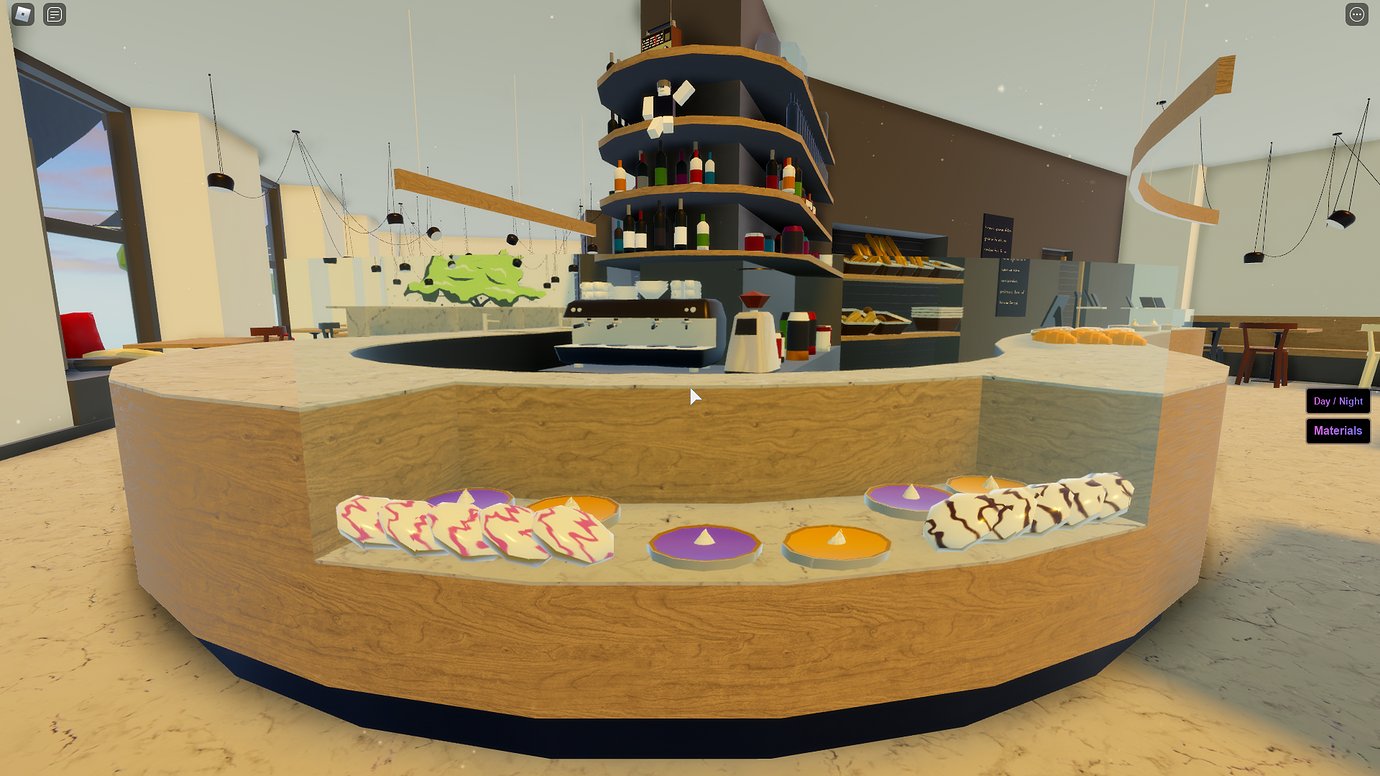
Task: Click Day / Night to switch to nighttime
Action: click(1338, 401)
